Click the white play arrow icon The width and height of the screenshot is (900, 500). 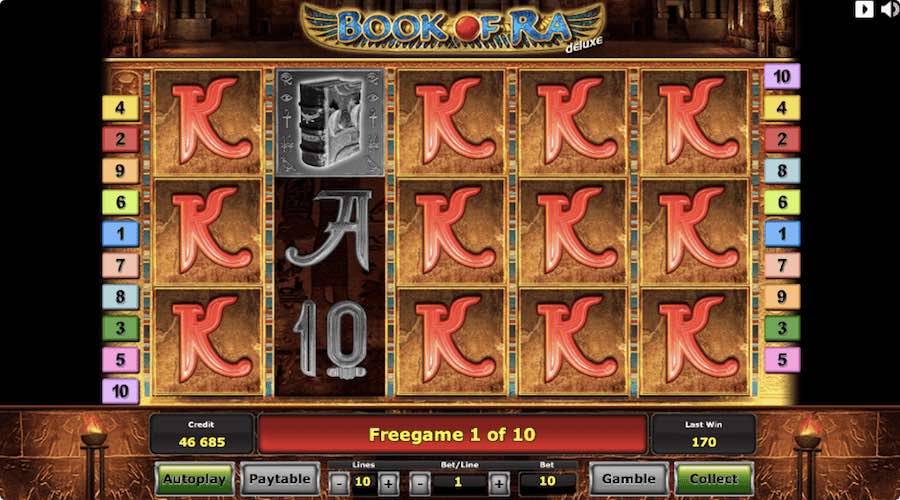point(864,10)
